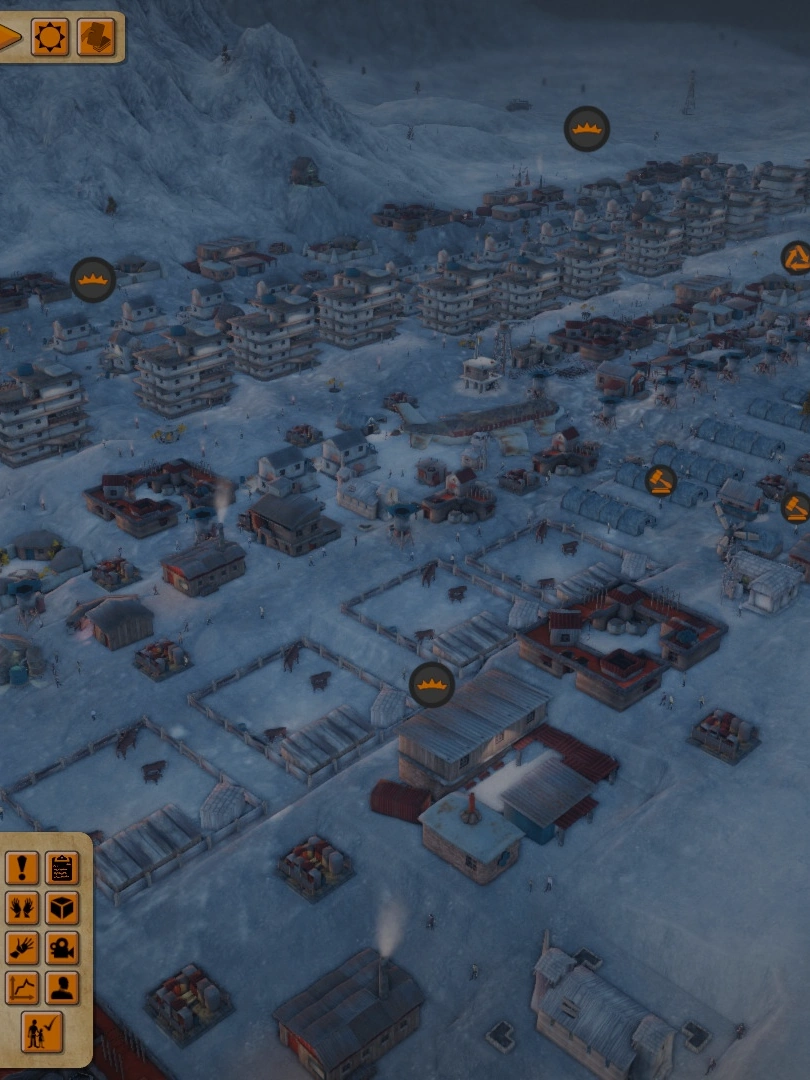
Task: Click the hand-on-card-stack button
Action: pyautogui.click(x=96, y=38)
